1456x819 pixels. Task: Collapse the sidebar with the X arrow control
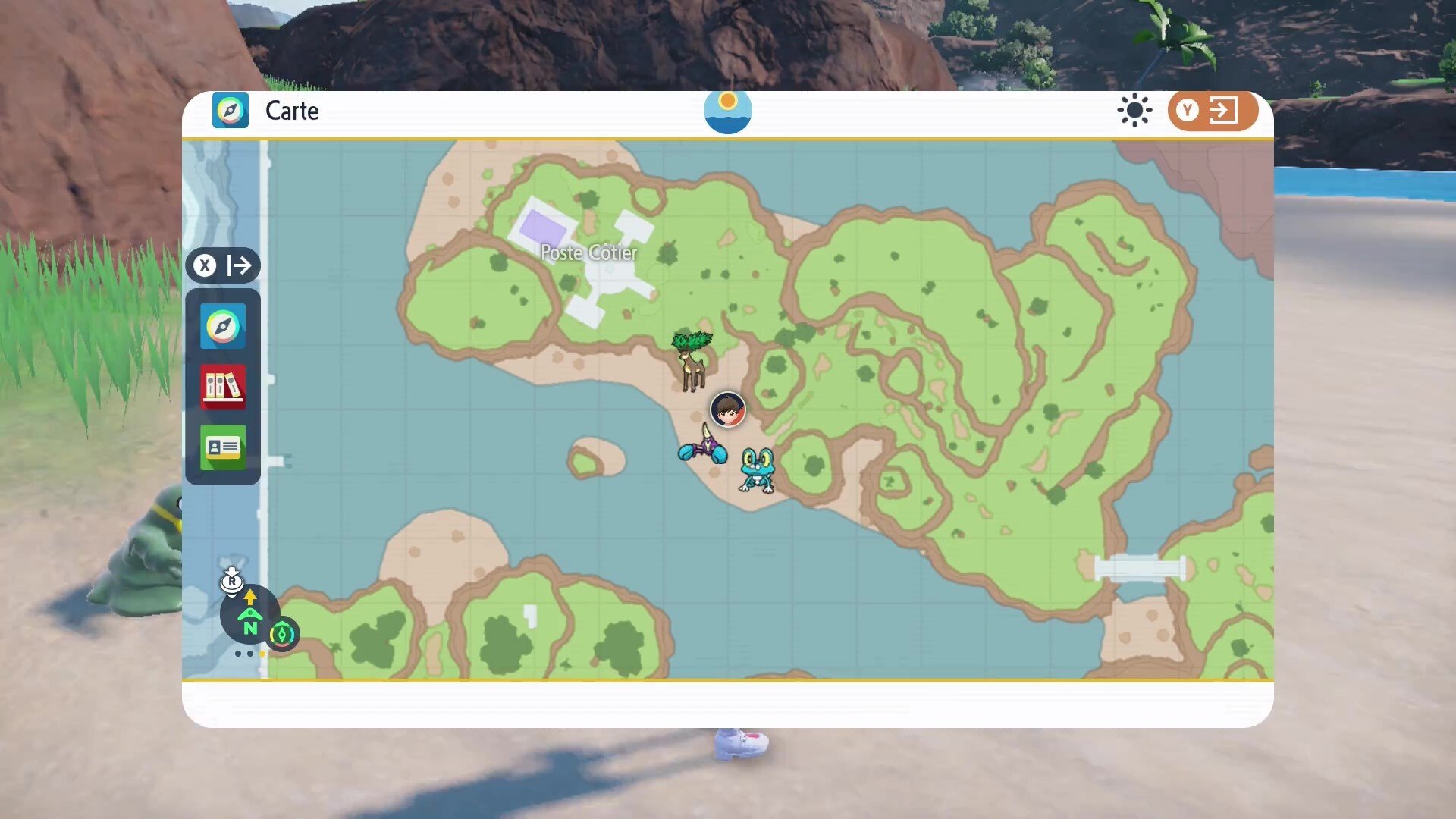[x=224, y=266]
